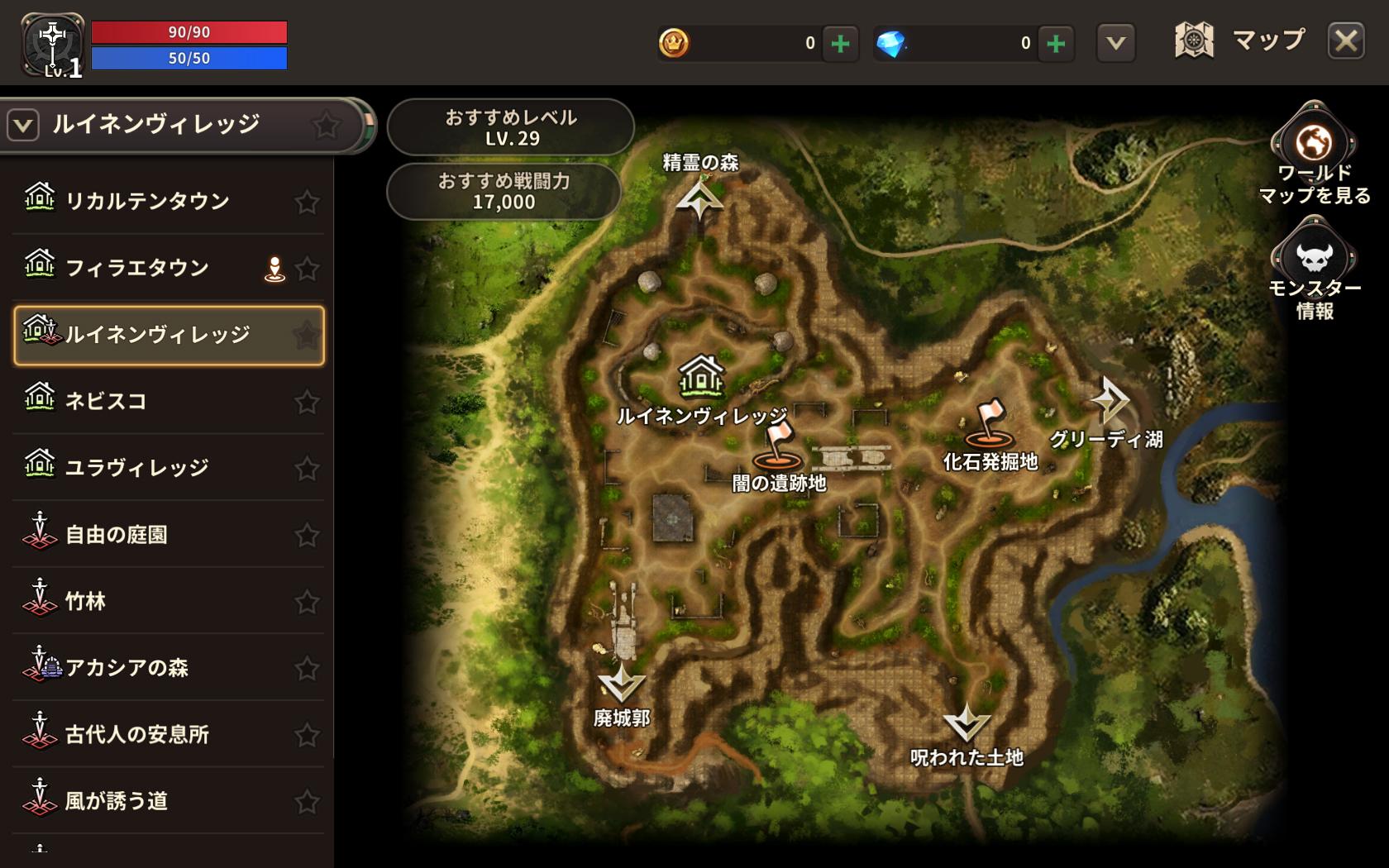This screenshot has height=868, width=1389.
Task: Click the 精霊の森 exit arrow
Action: (x=699, y=199)
